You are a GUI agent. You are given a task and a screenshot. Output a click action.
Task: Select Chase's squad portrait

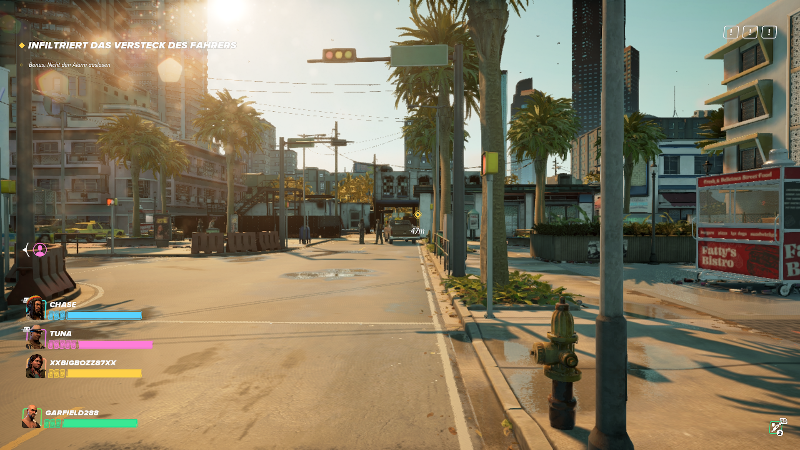pos(35,307)
